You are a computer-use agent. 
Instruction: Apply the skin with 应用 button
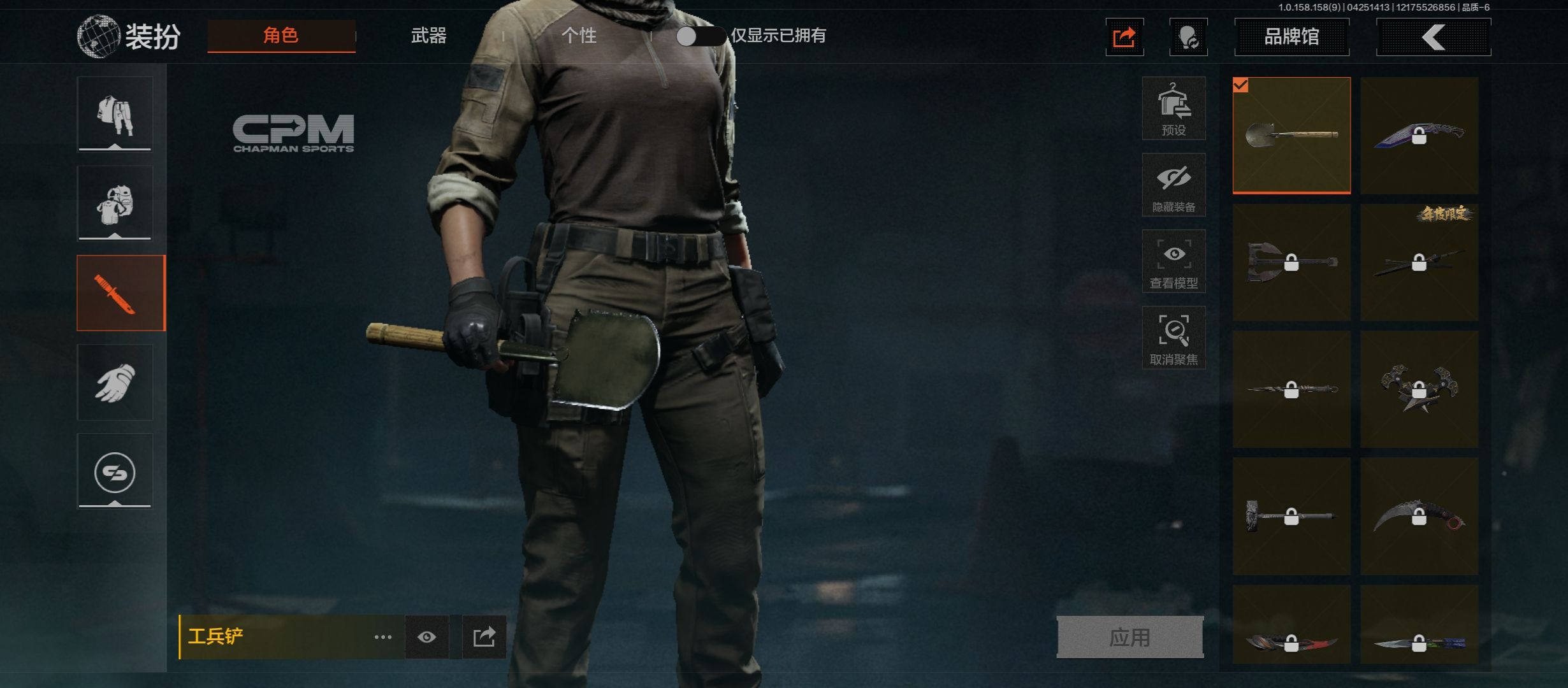point(1129,637)
